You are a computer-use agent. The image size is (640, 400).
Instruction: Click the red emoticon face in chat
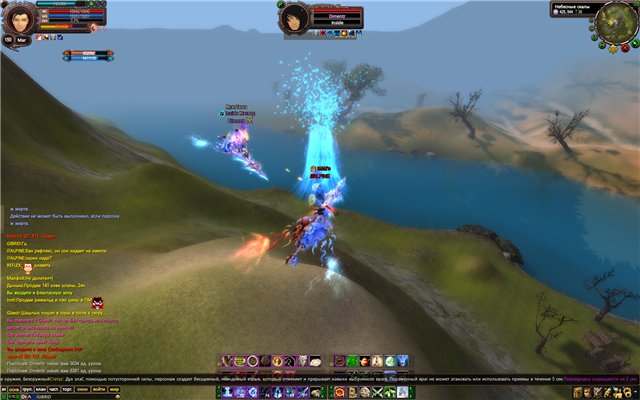tap(98, 302)
